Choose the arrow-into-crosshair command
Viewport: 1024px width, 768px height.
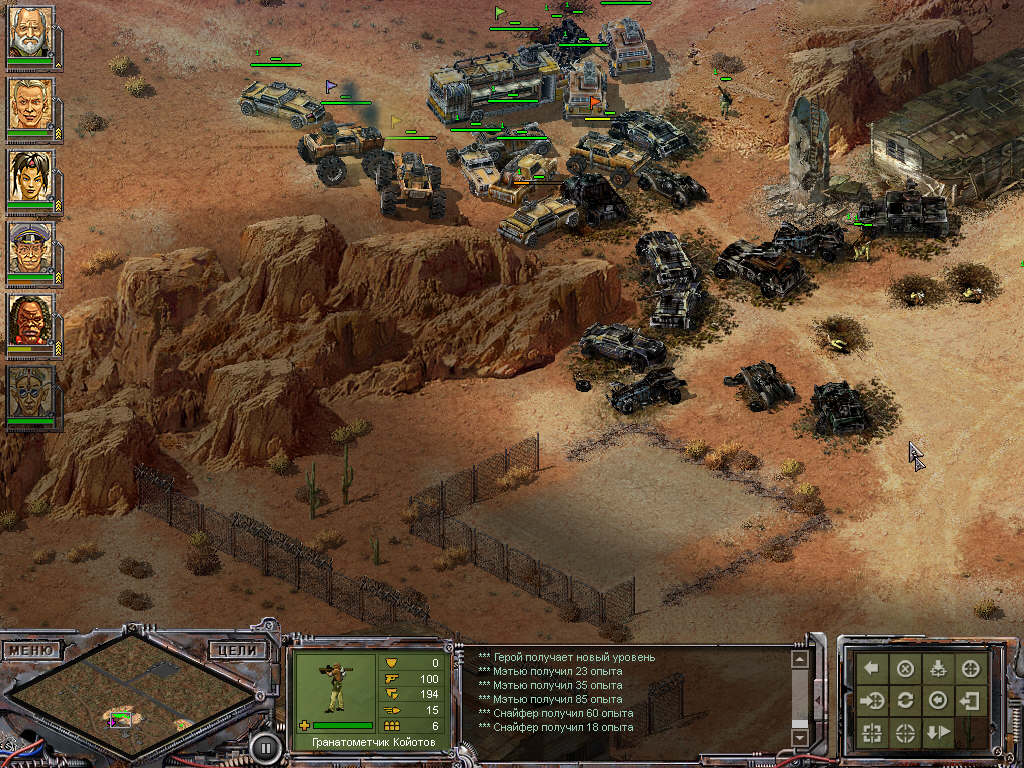point(872,700)
